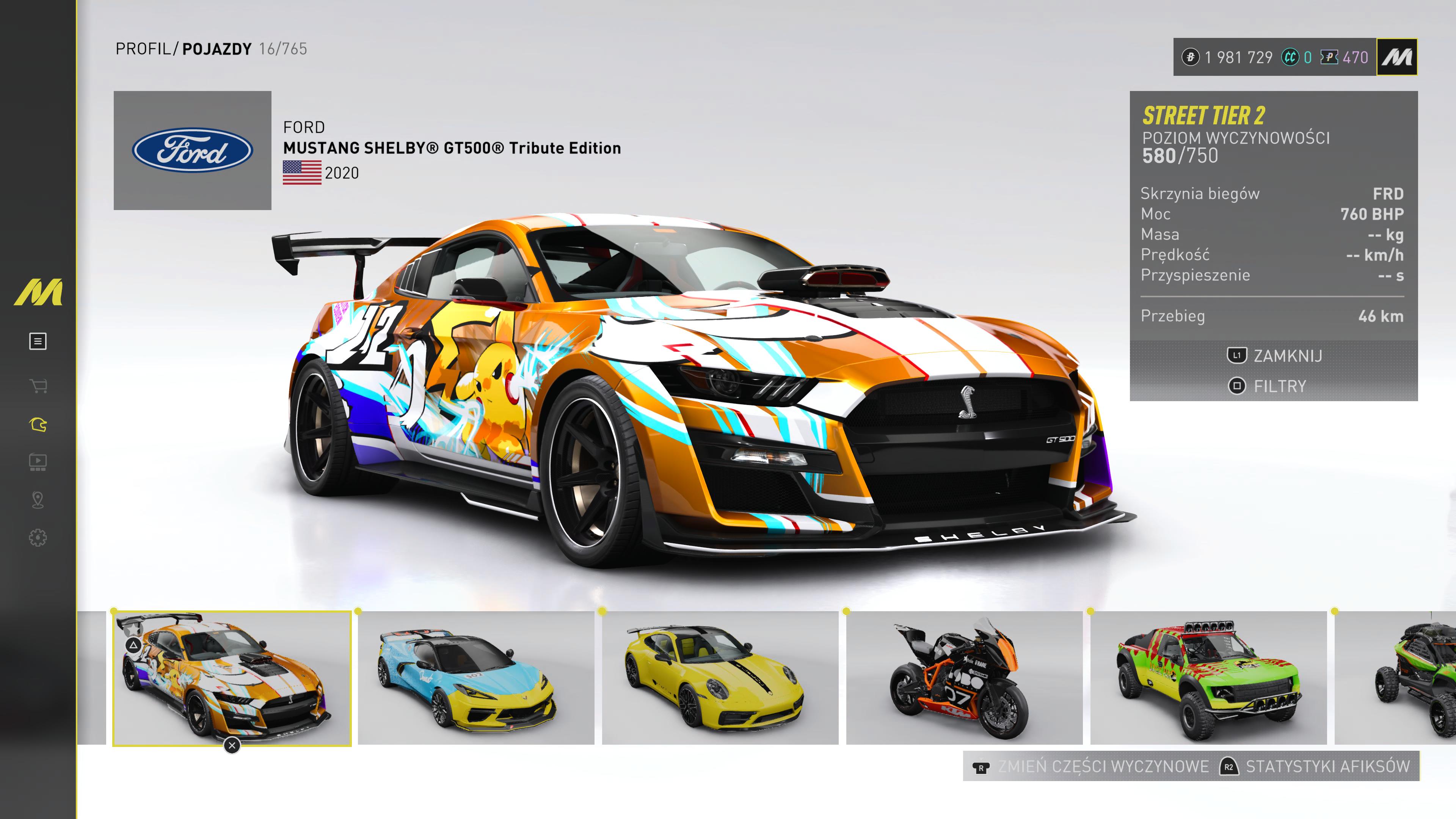The width and height of the screenshot is (1456, 819).
Task: Select the orange Mustang Shelby GT500 thumbnail
Action: [x=232, y=678]
